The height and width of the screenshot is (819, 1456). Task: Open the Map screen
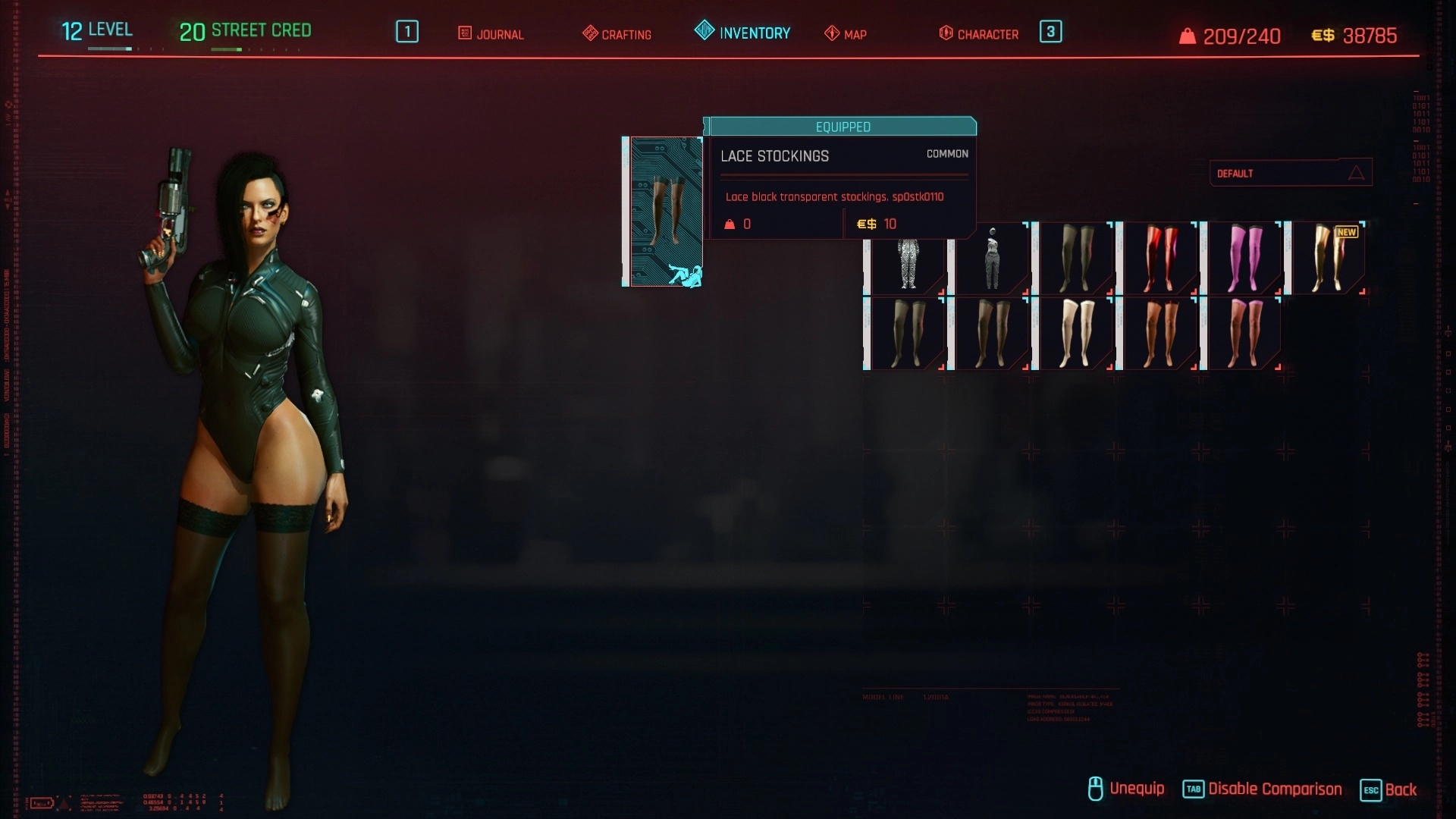[846, 34]
